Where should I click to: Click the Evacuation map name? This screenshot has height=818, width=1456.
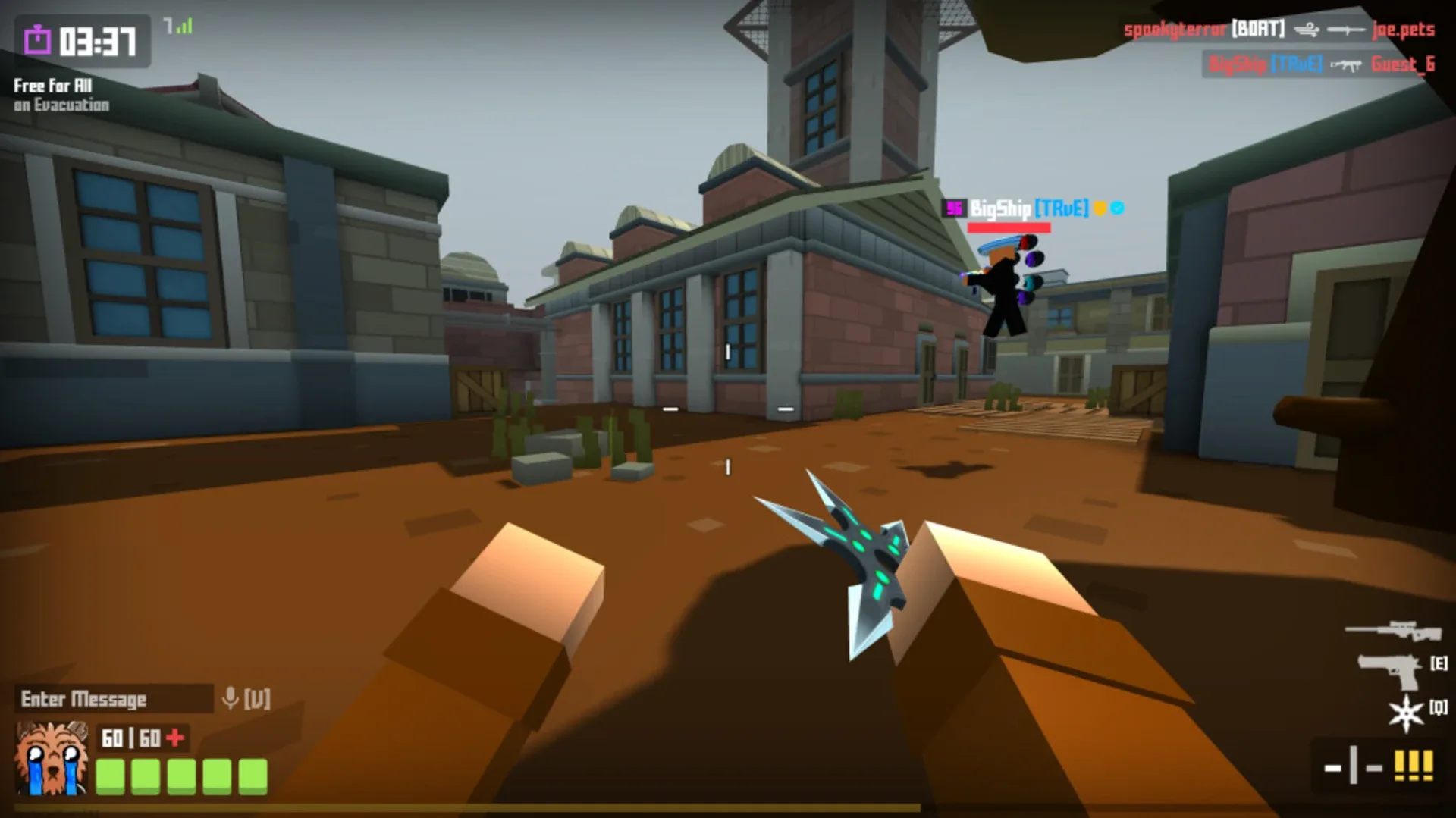click(61, 105)
